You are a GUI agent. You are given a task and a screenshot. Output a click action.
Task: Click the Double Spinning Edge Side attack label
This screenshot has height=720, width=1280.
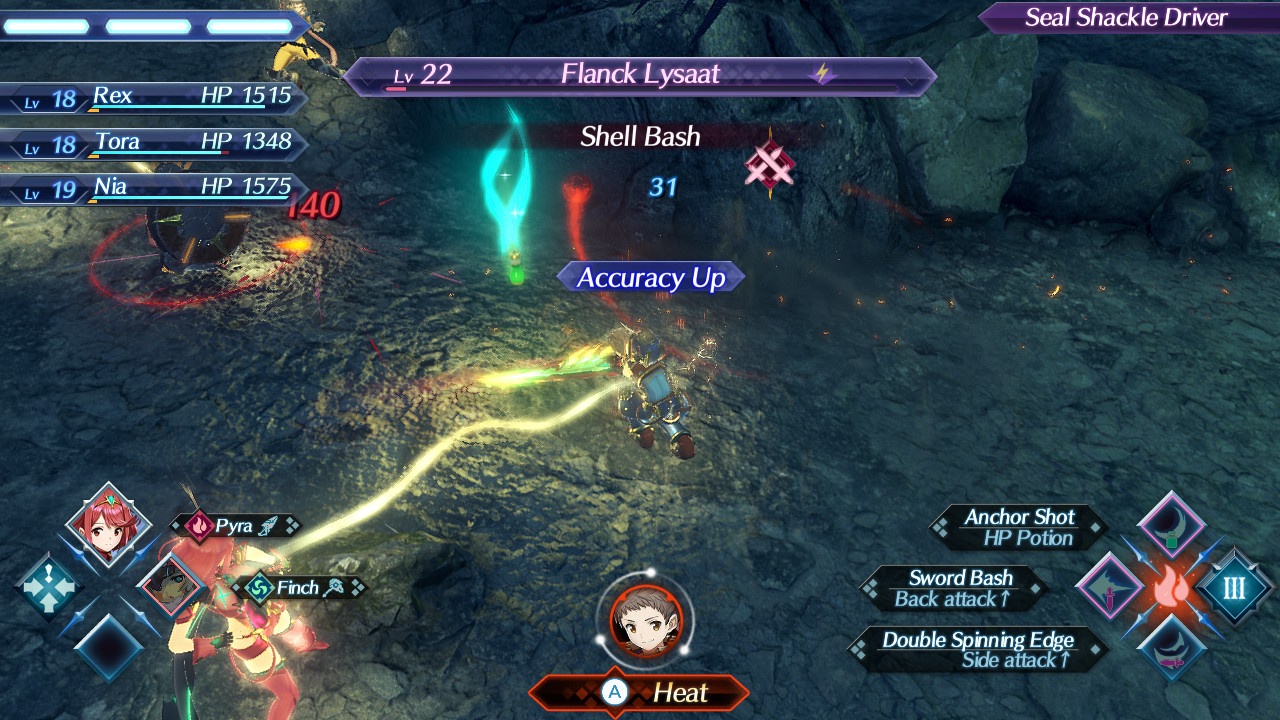pyautogui.click(x=977, y=649)
